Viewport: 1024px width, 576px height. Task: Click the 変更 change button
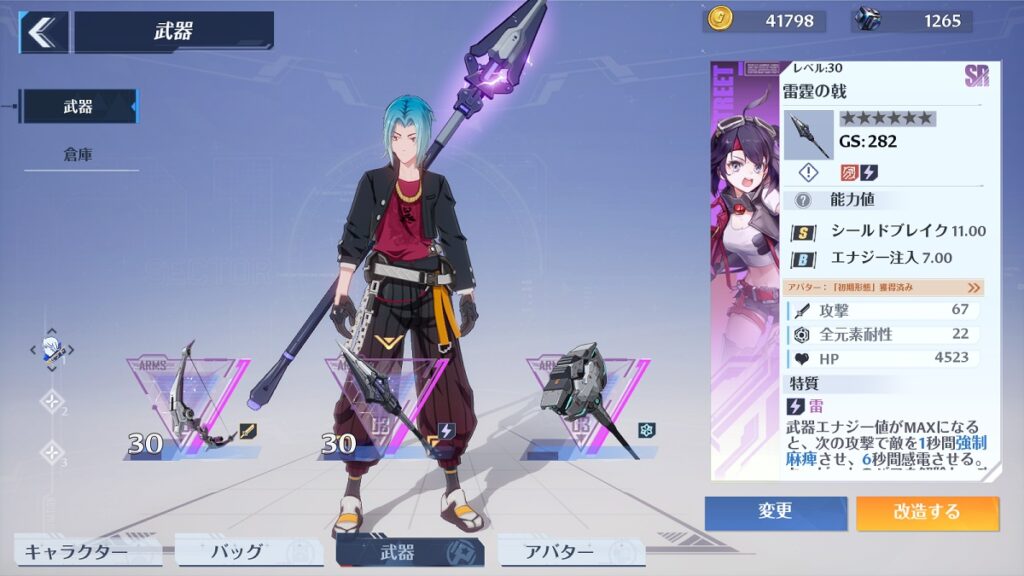point(775,512)
